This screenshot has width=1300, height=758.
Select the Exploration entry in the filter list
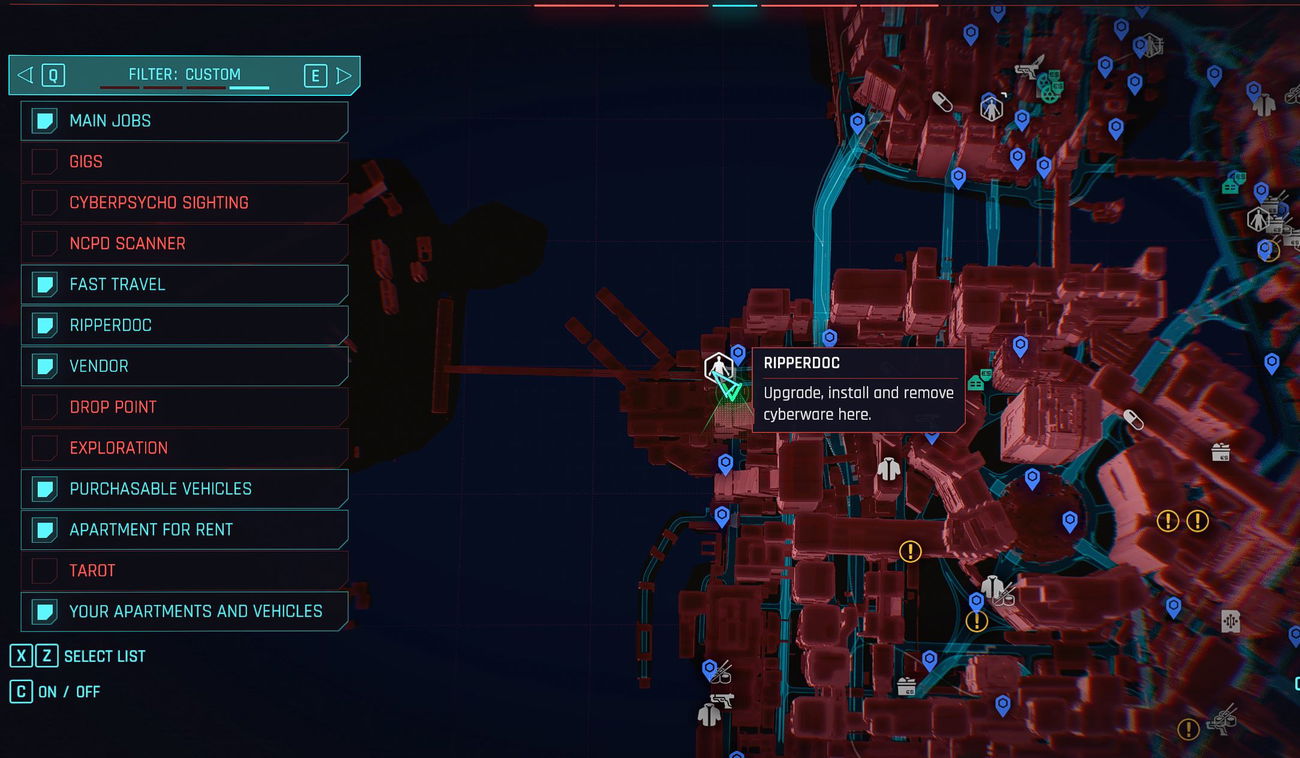pyautogui.click(x=185, y=447)
